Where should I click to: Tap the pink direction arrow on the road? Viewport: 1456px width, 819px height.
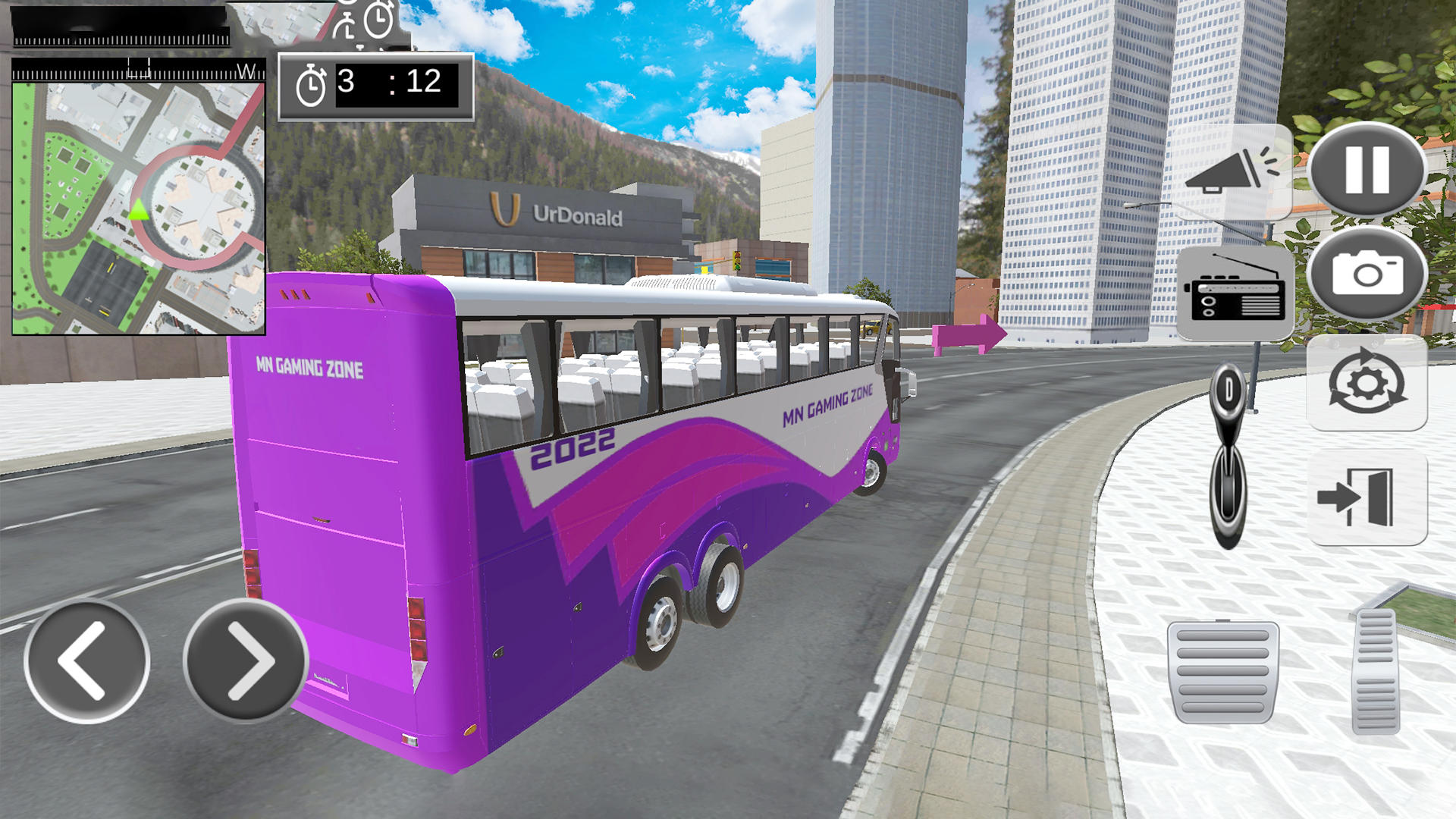(967, 332)
